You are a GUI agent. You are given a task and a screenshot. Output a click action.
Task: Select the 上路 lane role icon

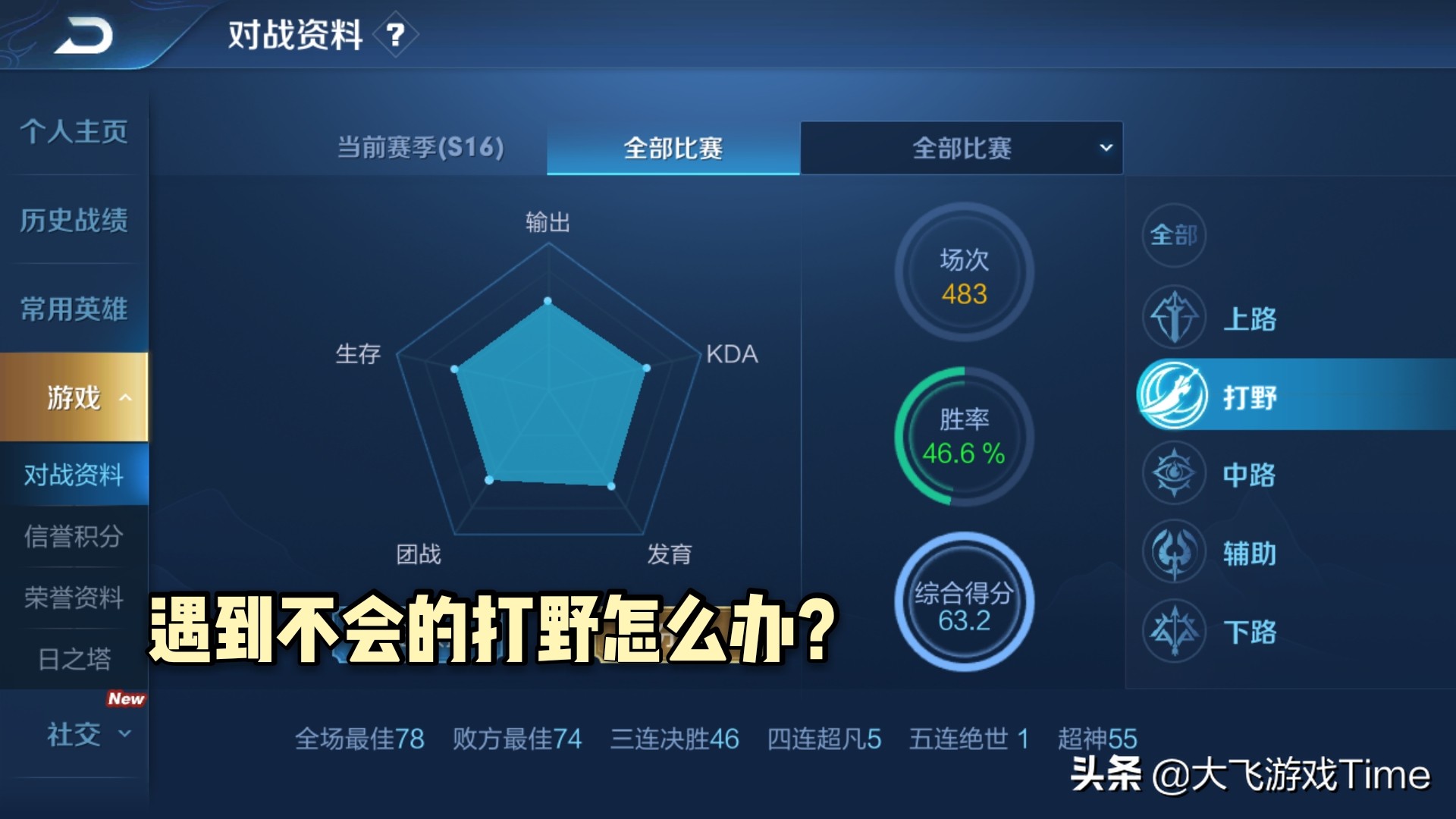tap(1175, 317)
